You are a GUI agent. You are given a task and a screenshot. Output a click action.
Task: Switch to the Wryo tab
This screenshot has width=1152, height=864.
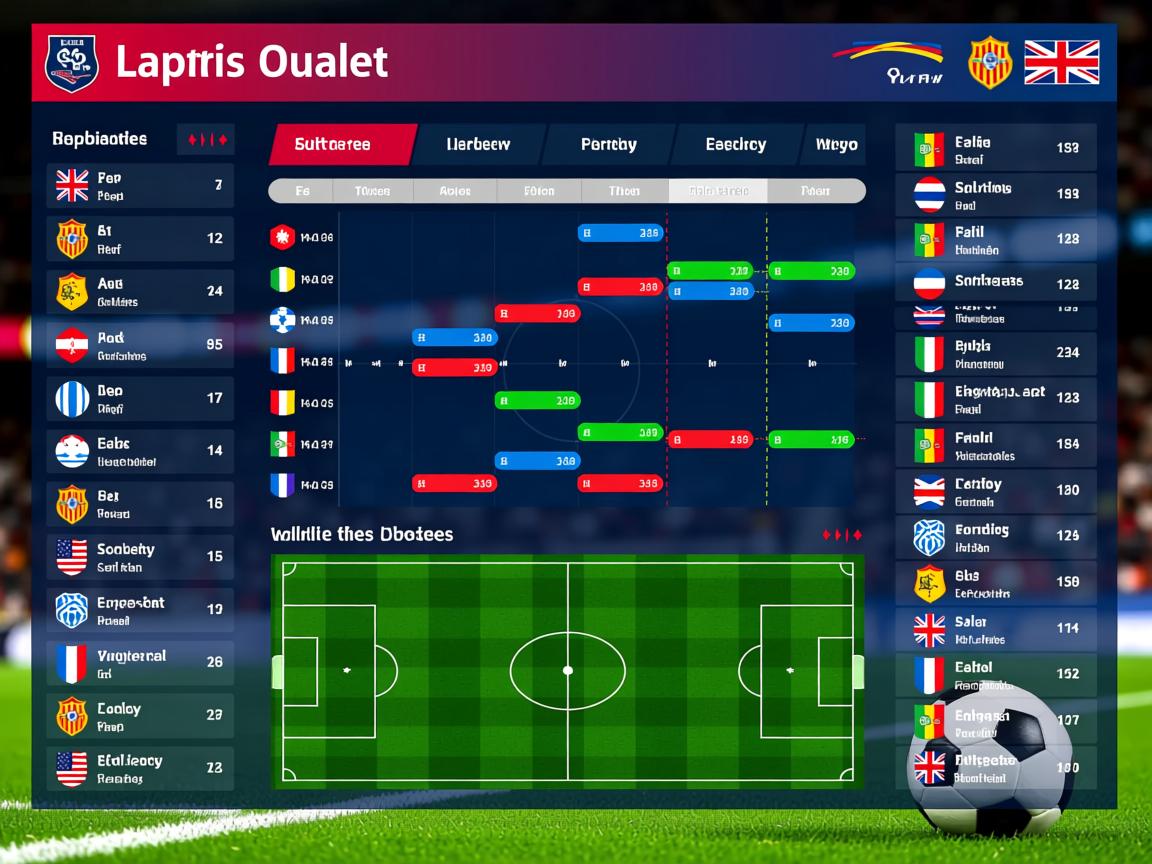[x=835, y=145]
